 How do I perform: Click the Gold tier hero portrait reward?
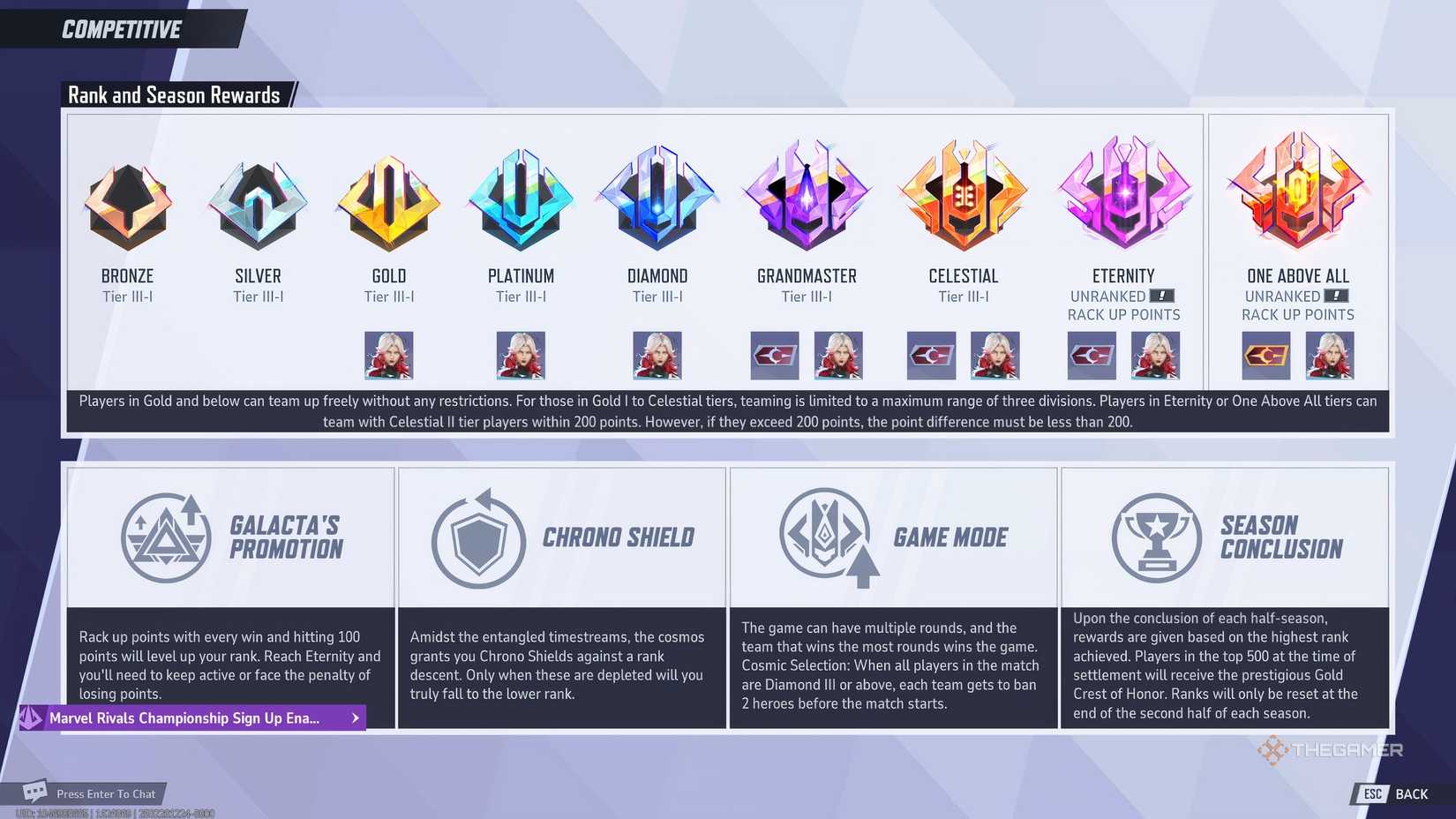[x=388, y=355]
